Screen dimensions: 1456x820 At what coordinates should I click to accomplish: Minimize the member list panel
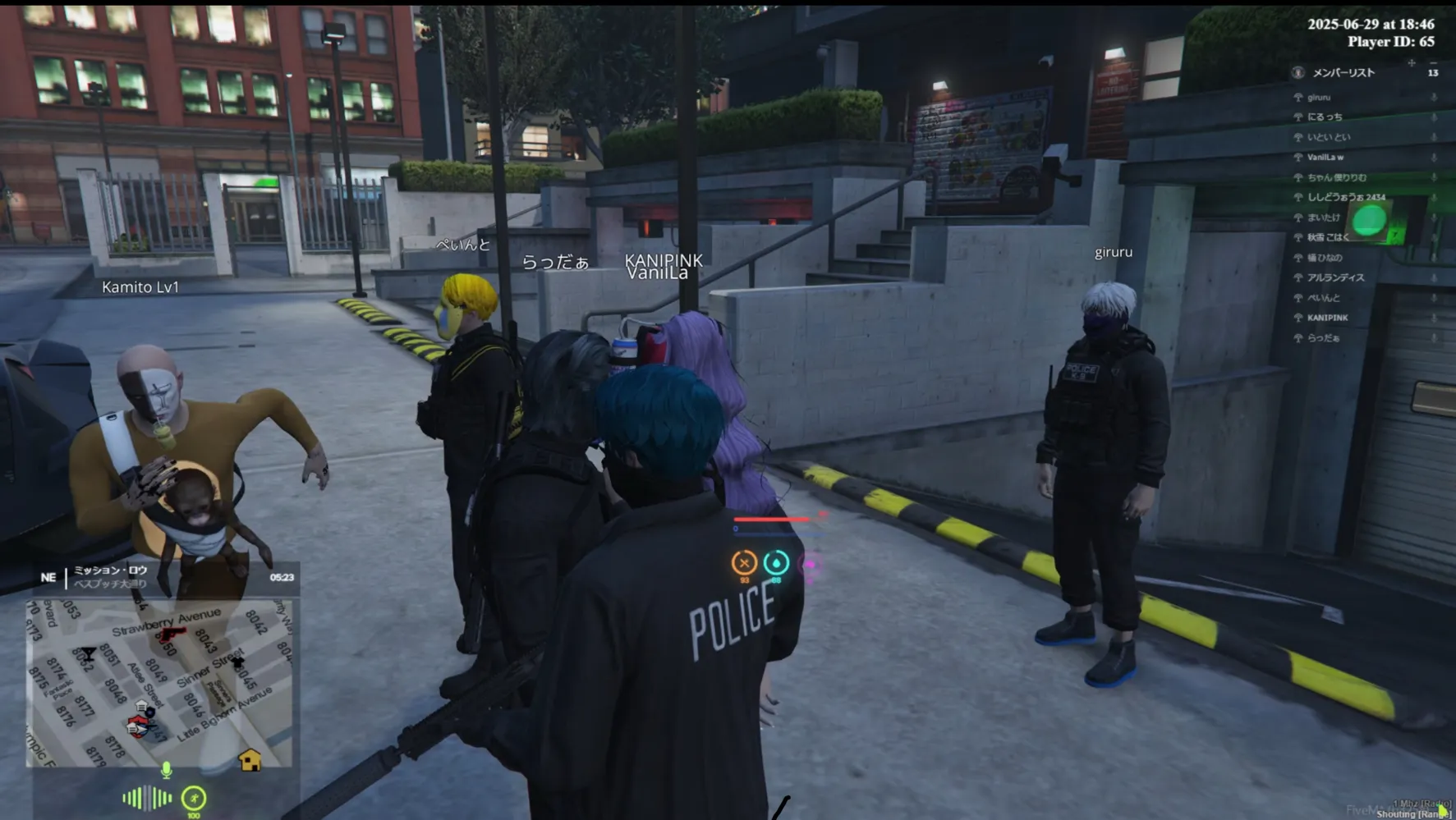point(1433,62)
